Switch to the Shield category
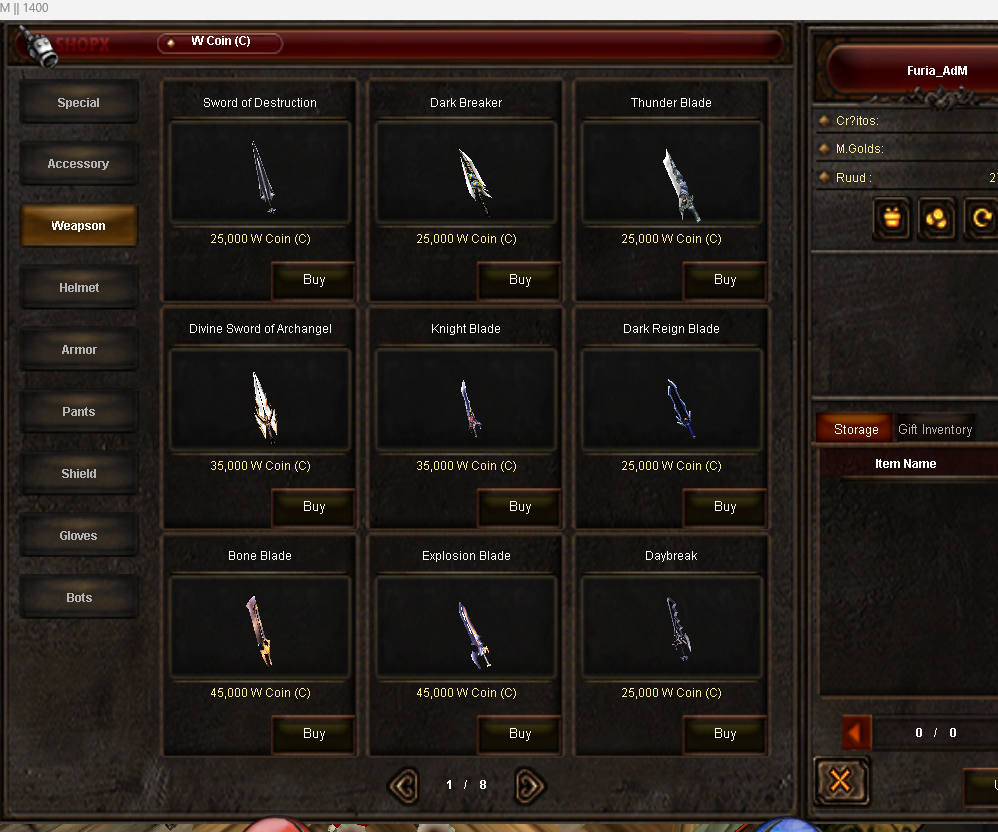The image size is (998, 832). 79,474
